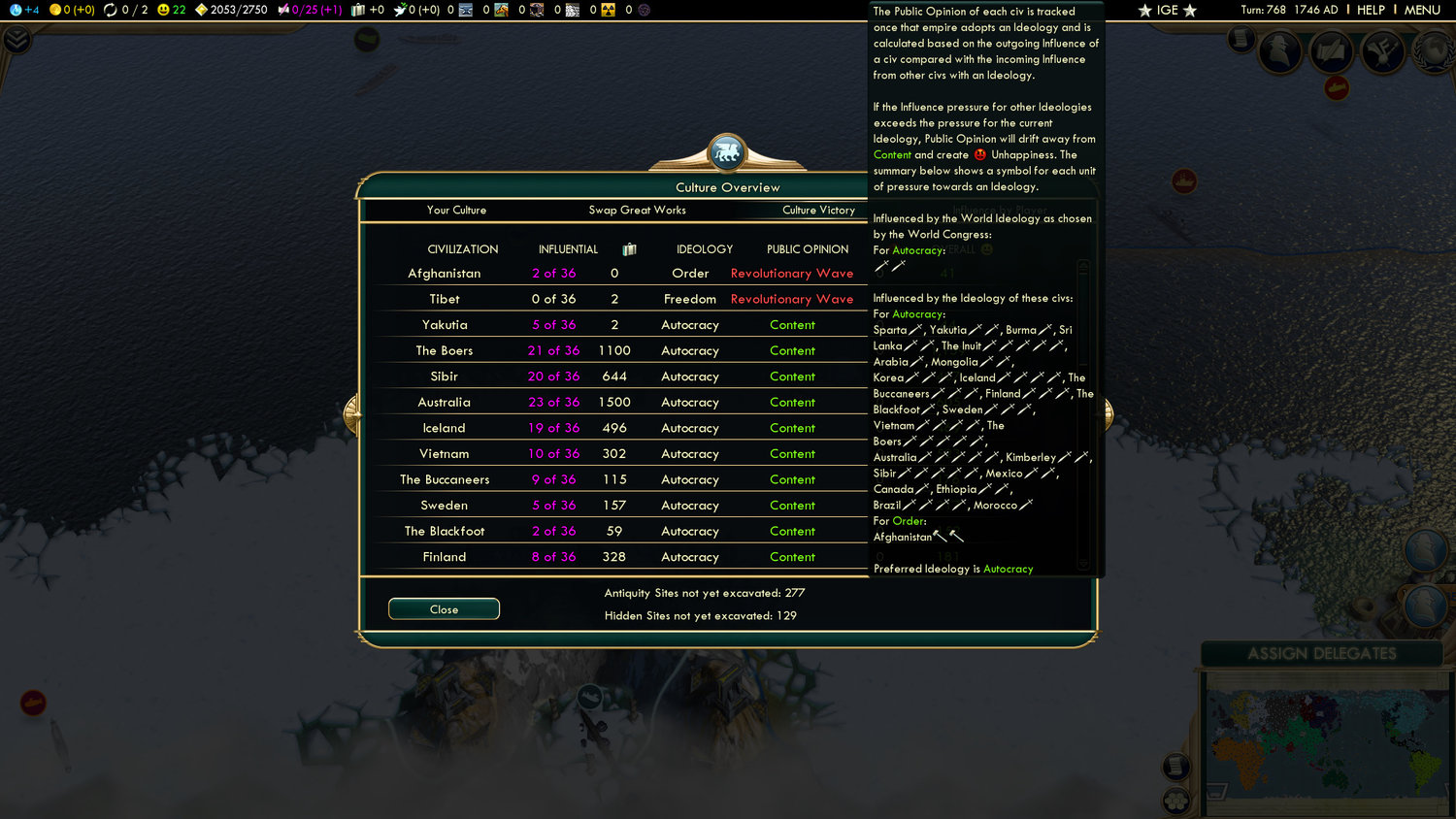
Task: Open the Swap Great Works tab
Action: [638, 210]
